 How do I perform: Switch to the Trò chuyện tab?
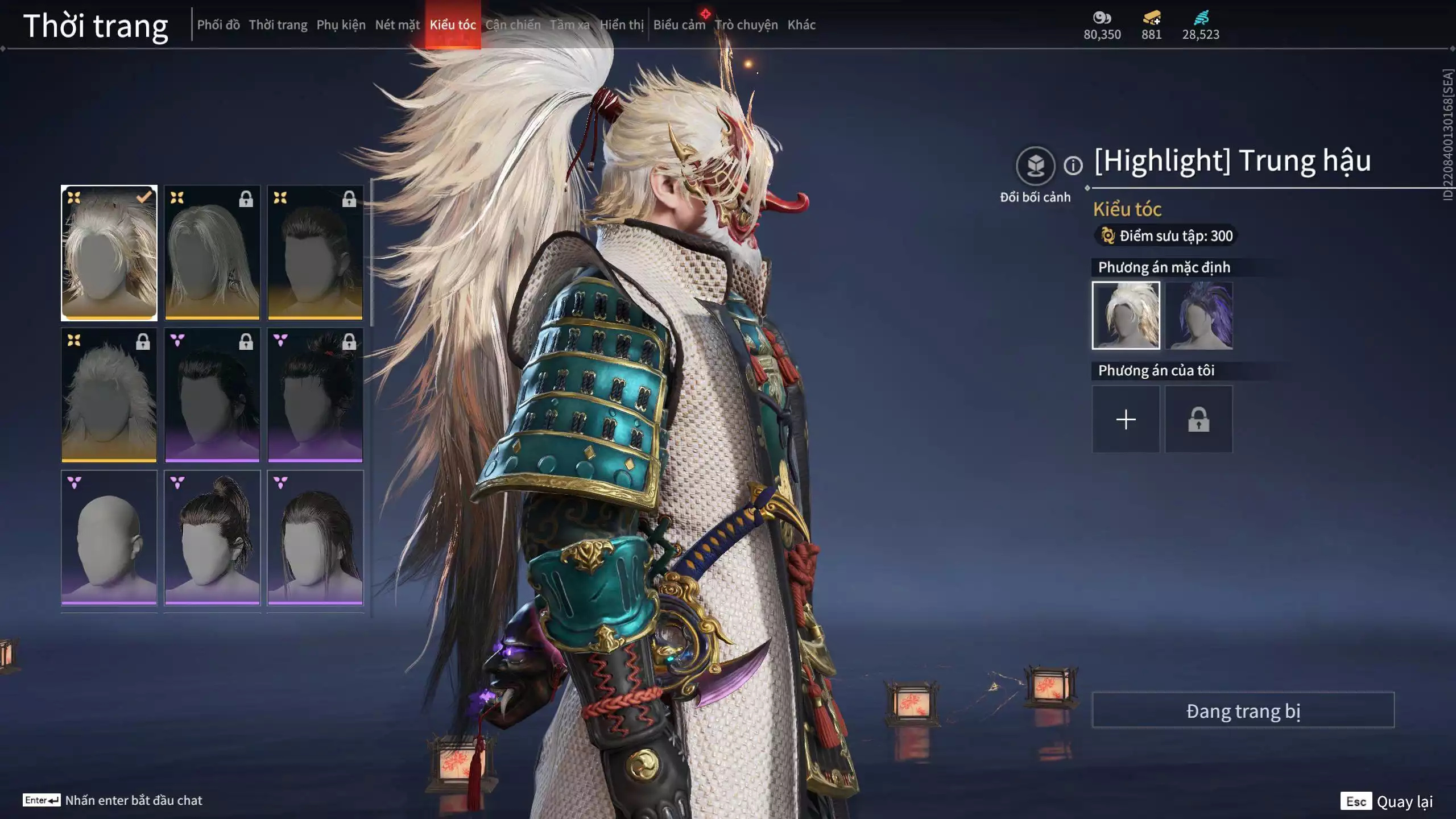click(746, 25)
